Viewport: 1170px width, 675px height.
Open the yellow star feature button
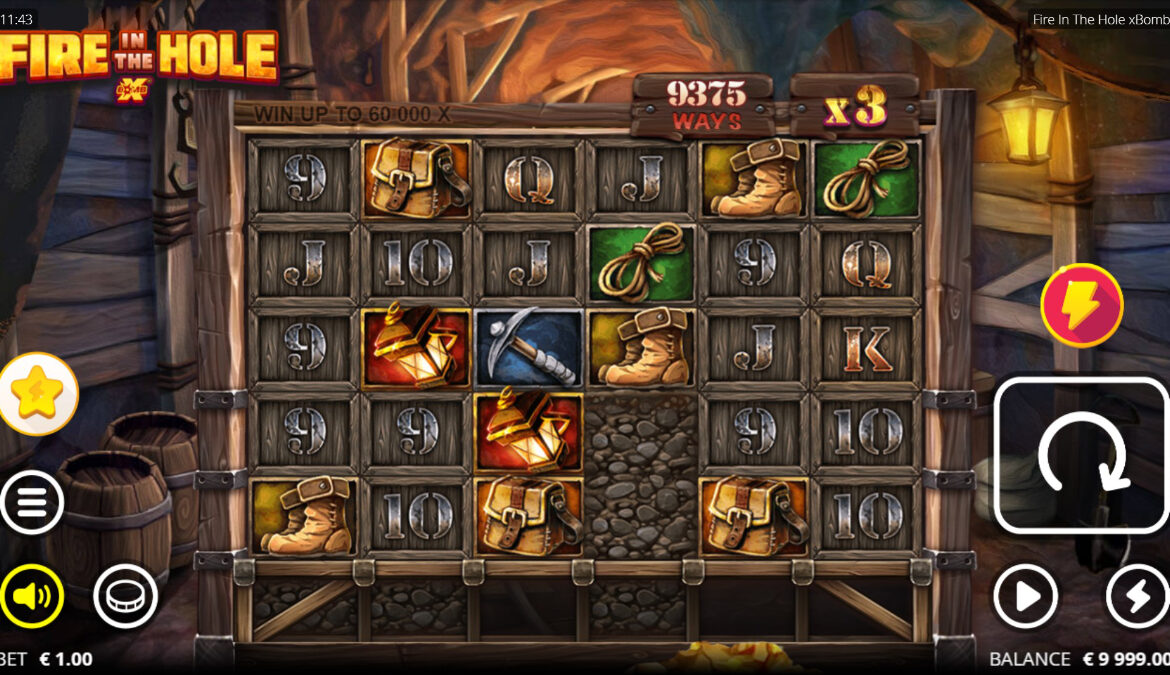pos(37,394)
